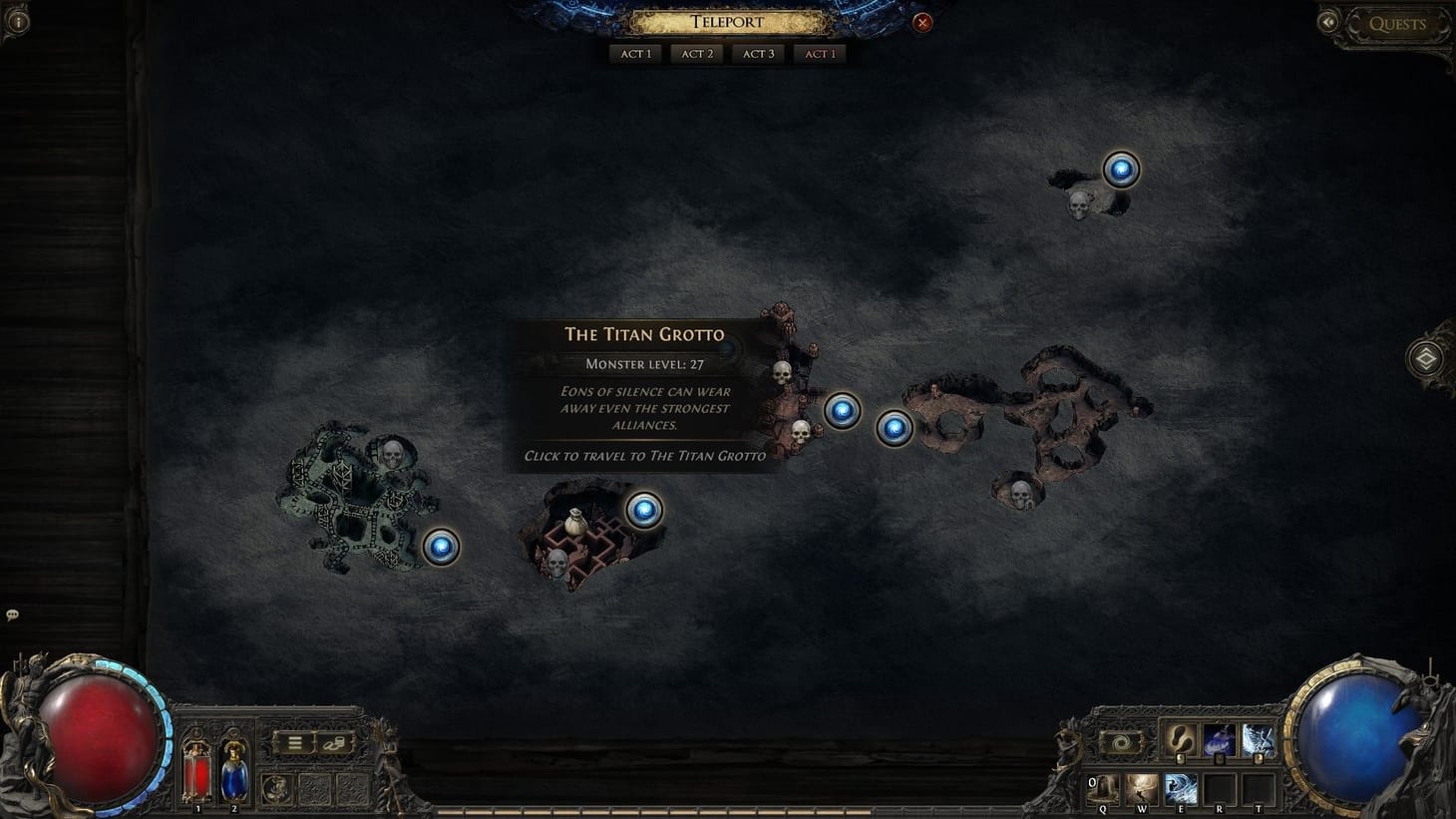Collapse the panel with the arrow button near Quests
Screen dimensions: 1456x819
tap(1330, 21)
